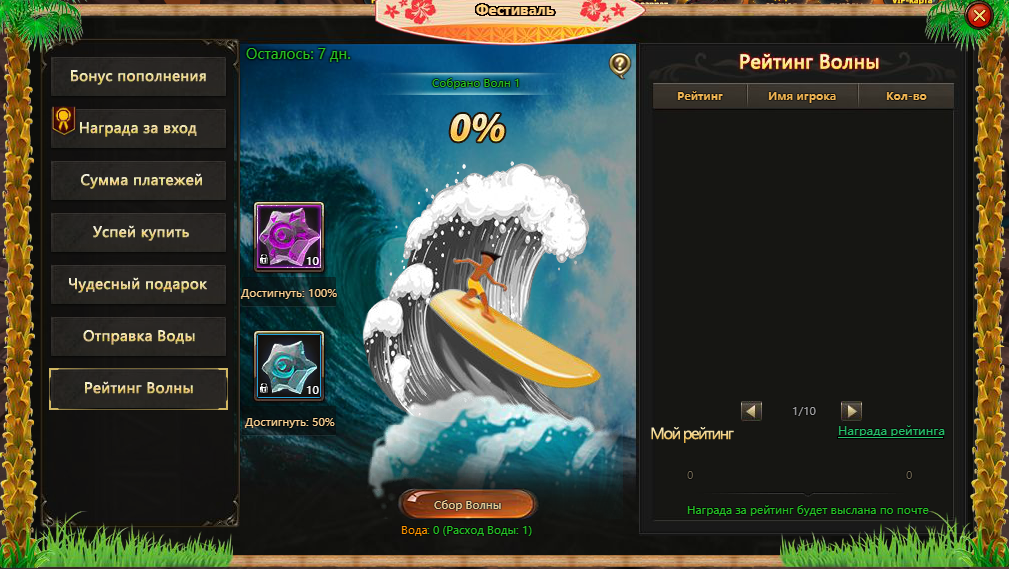Viewport: 1009px width, 569px height.
Task: Select the Рейтинг Волны tab
Action: (x=138, y=388)
